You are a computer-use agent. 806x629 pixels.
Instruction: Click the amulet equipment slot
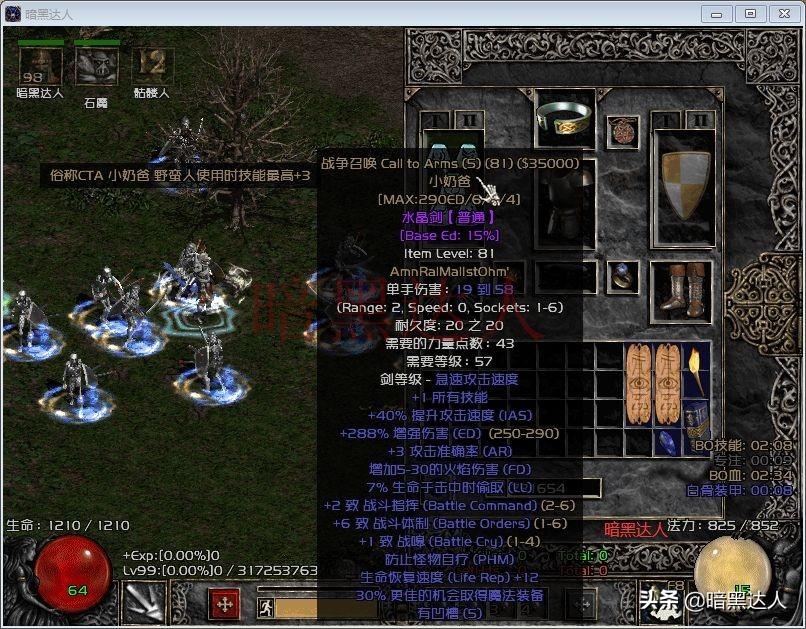[625, 130]
